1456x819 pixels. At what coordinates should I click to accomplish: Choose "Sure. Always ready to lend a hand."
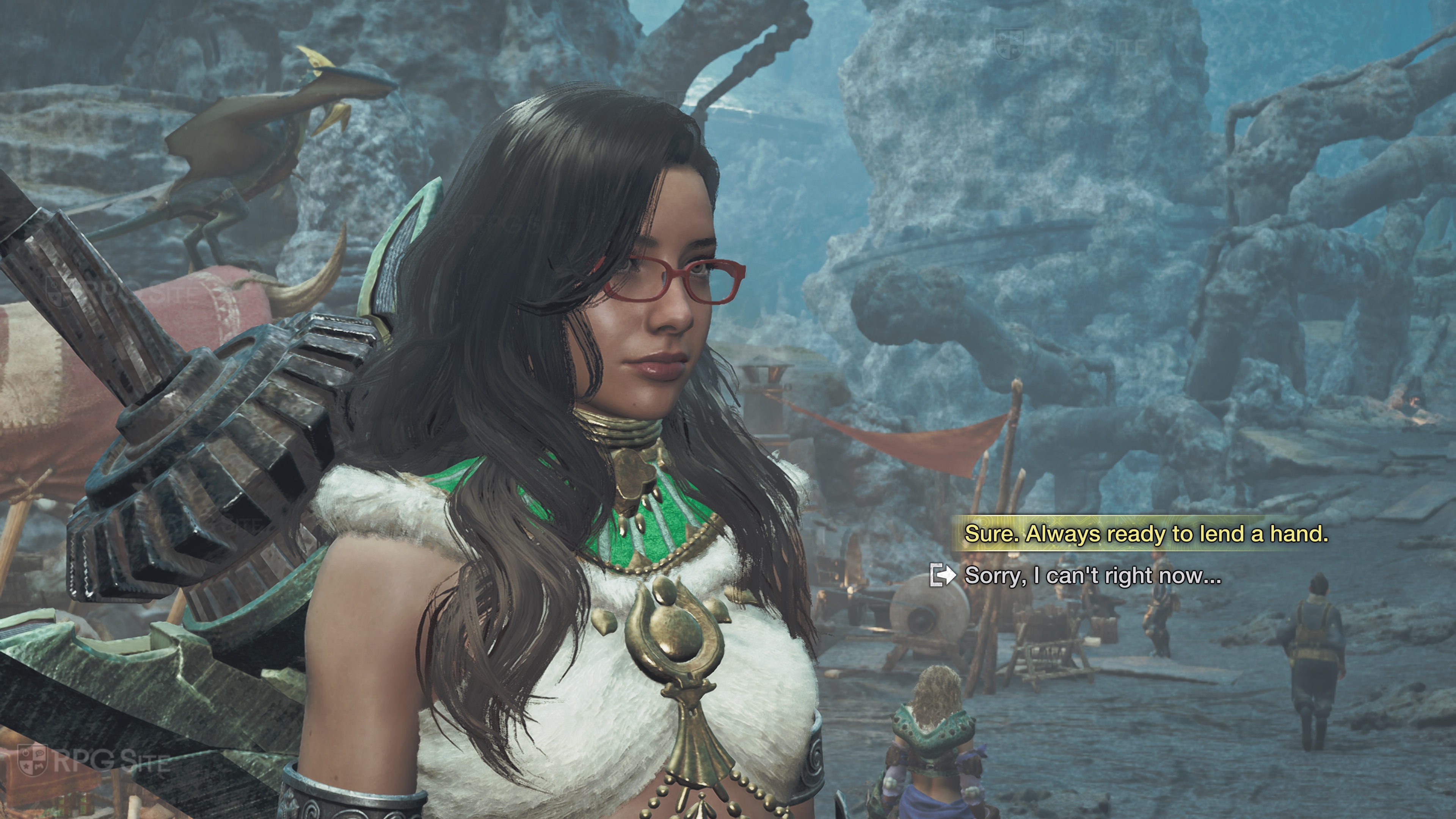pyautogui.click(x=1146, y=534)
